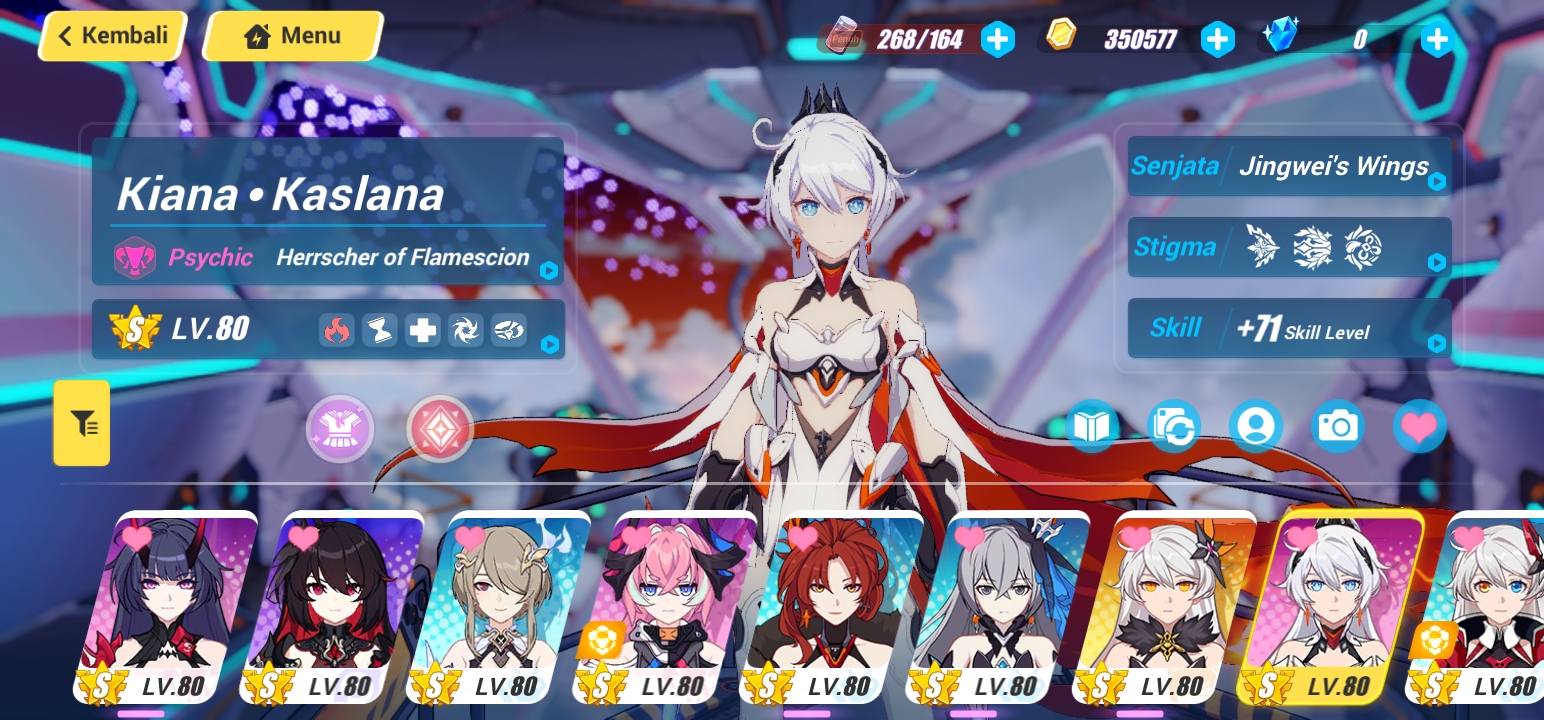Click Kembali to go back

pyautogui.click(x=111, y=35)
